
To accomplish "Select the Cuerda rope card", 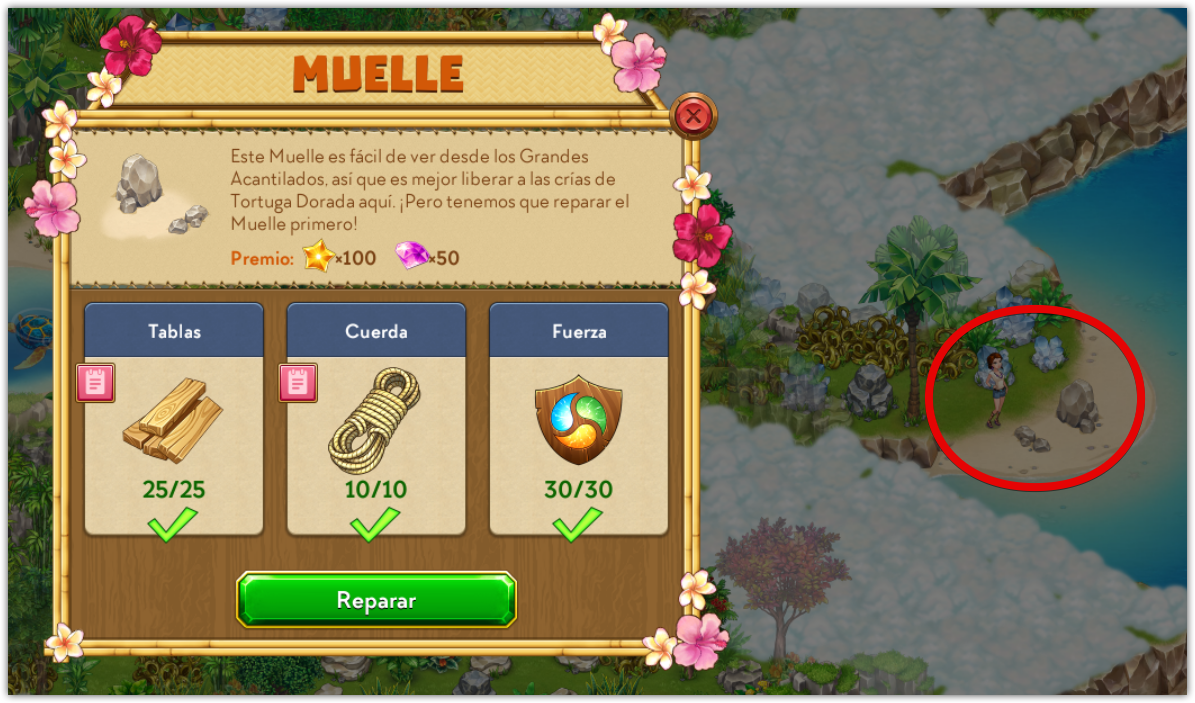I will click(x=376, y=420).
